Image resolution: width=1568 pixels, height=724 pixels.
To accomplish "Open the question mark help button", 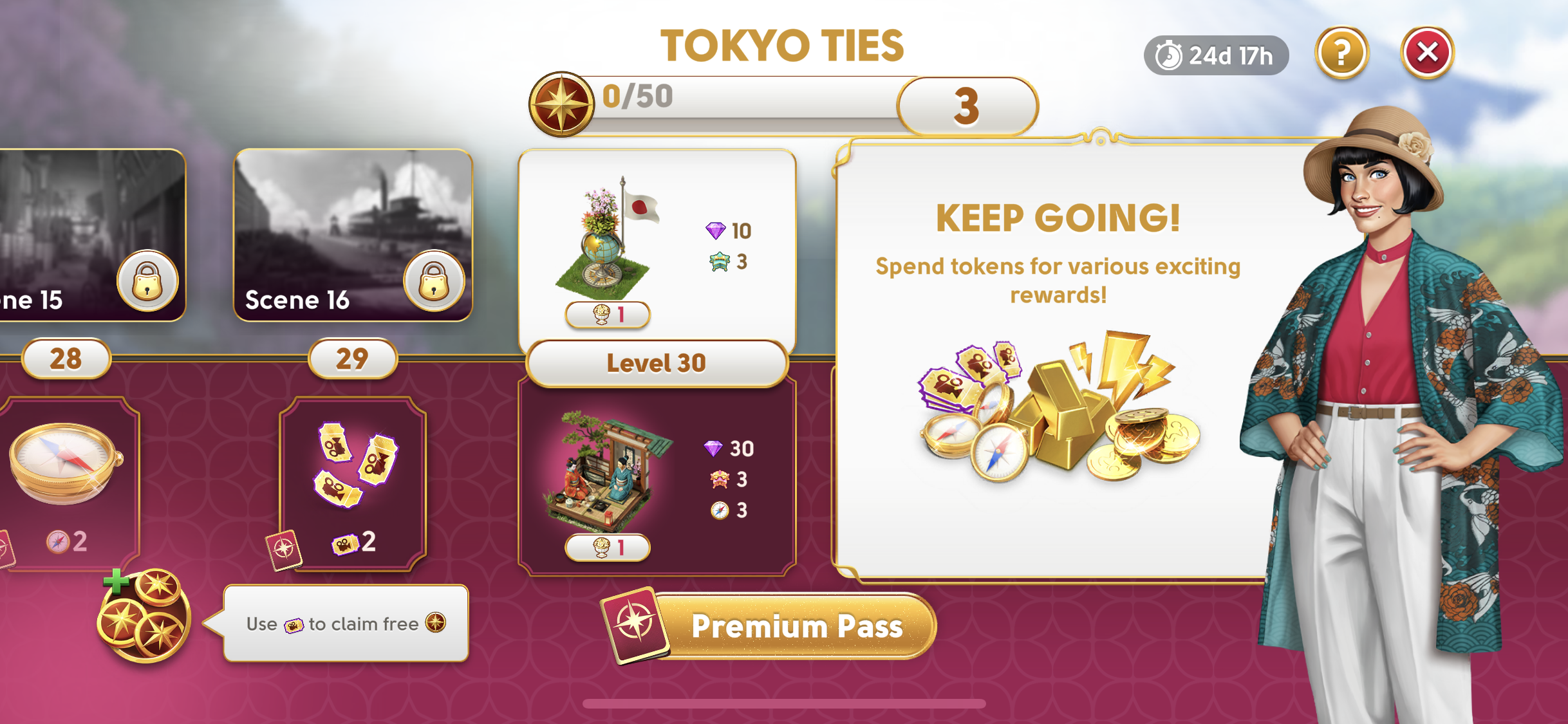I will pos(1341,53).
